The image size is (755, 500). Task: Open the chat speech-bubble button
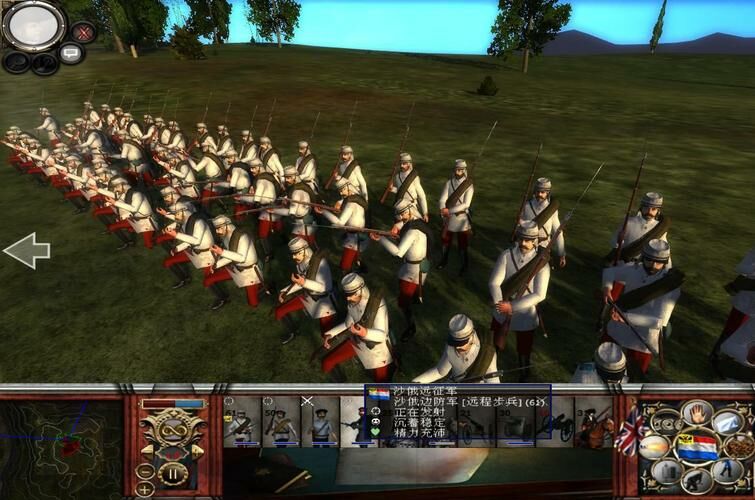[x=71, y=54]
